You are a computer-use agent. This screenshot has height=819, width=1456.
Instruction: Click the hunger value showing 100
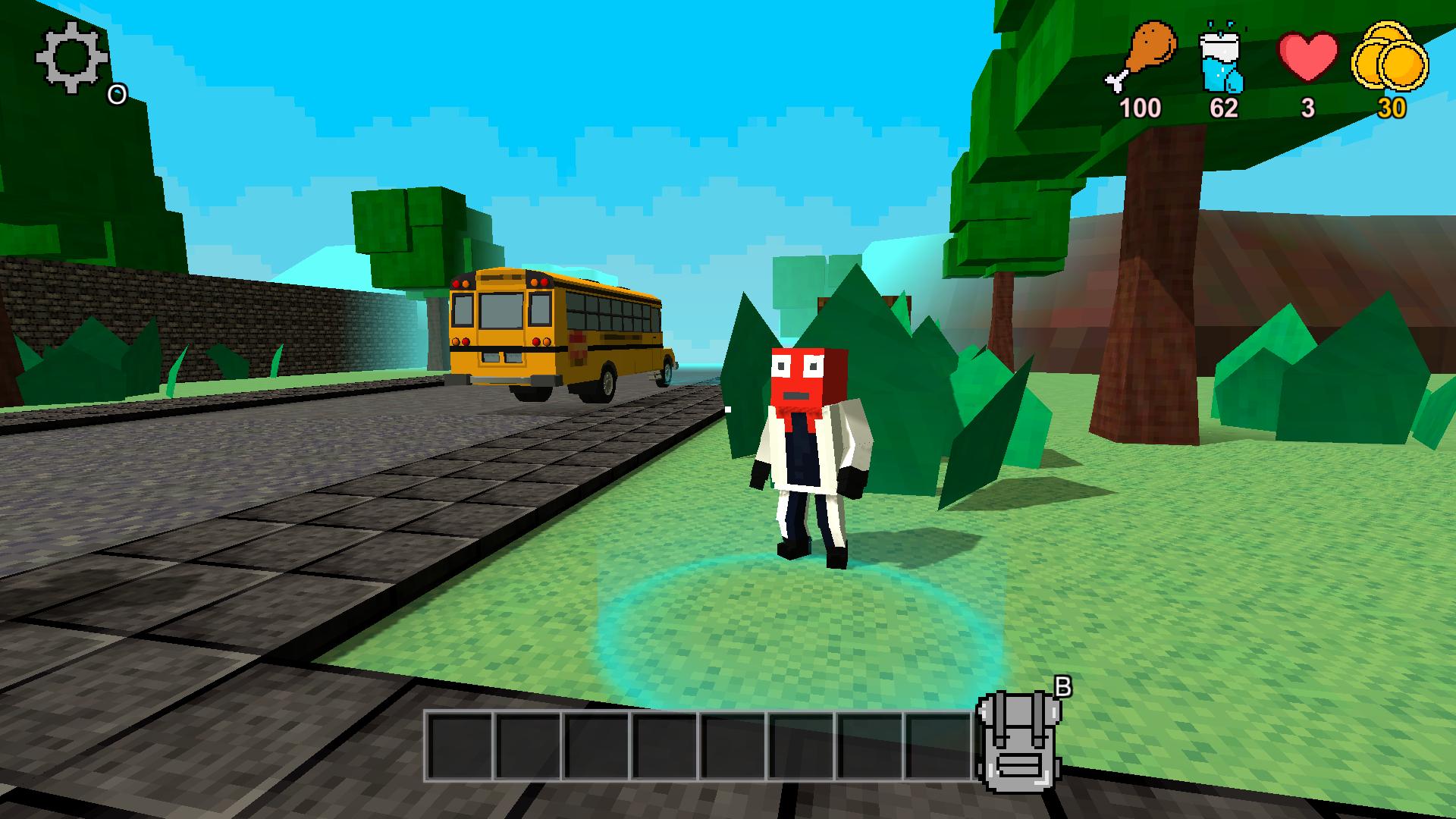(1140, 108)
